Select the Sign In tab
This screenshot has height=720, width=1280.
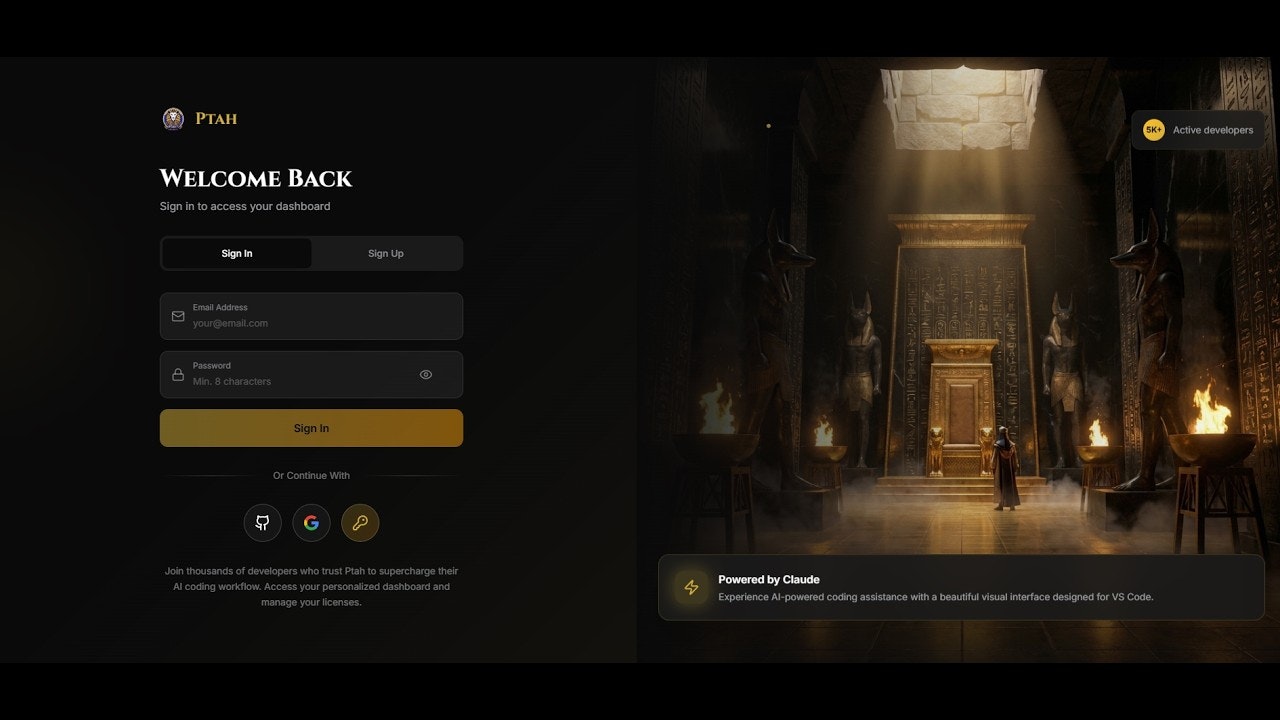(237, 253)
